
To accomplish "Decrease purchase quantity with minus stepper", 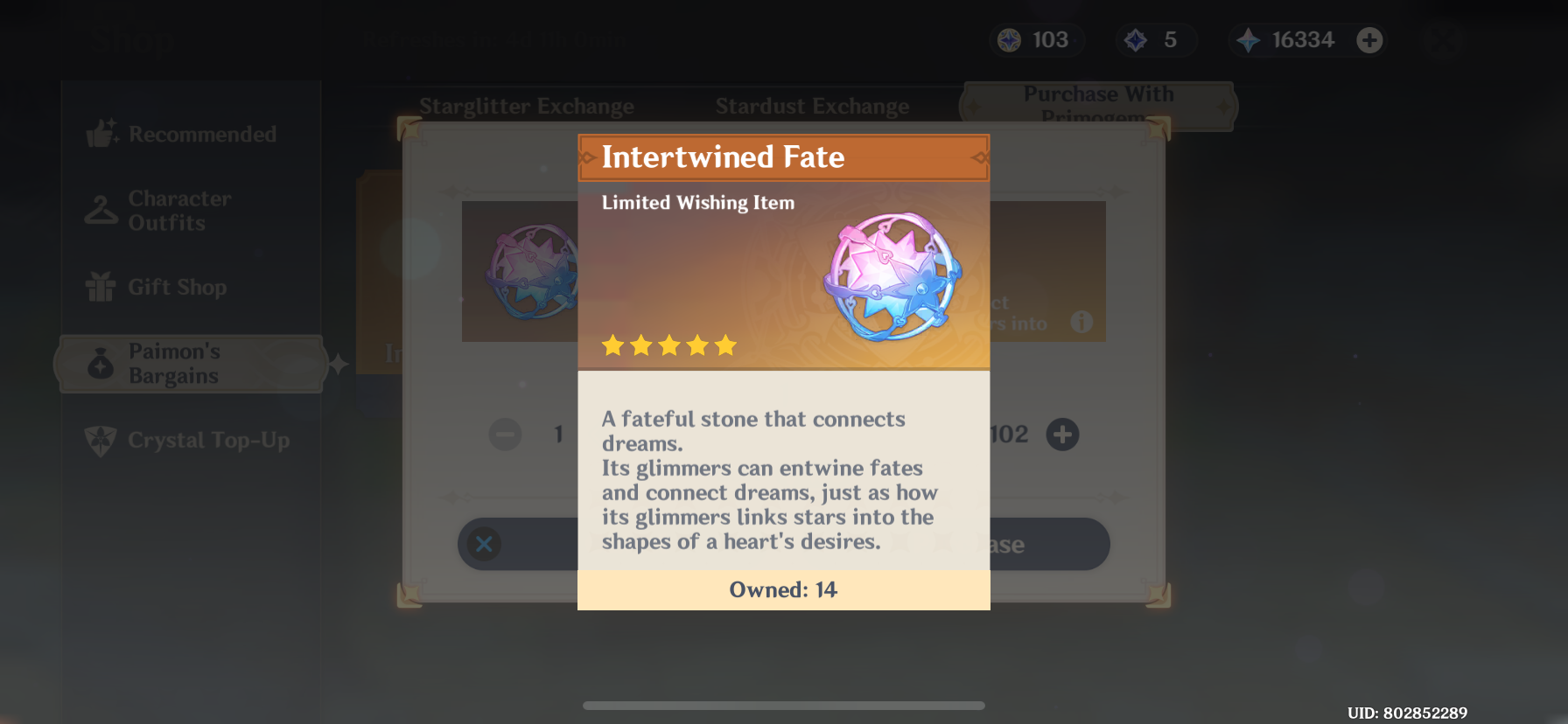I will 504,435.
